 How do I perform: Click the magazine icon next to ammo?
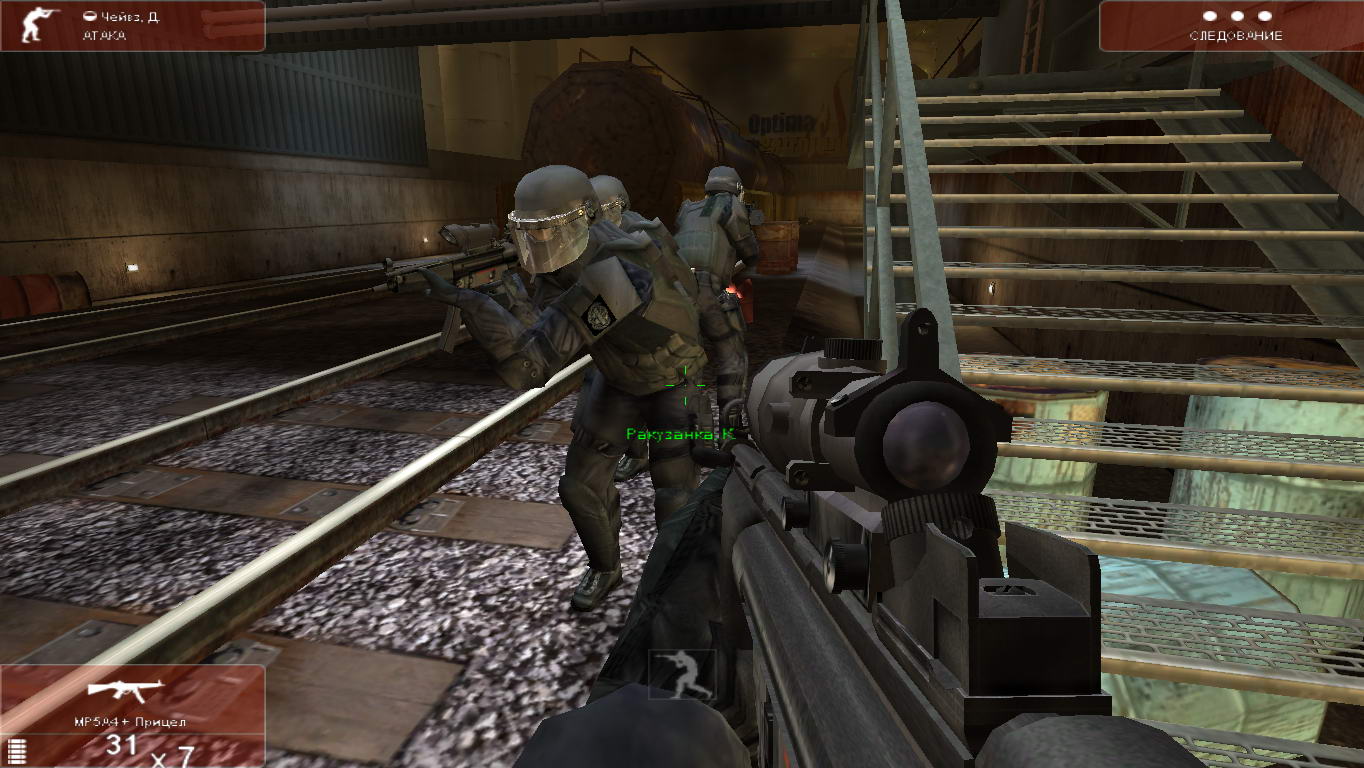tap(13, 750)
